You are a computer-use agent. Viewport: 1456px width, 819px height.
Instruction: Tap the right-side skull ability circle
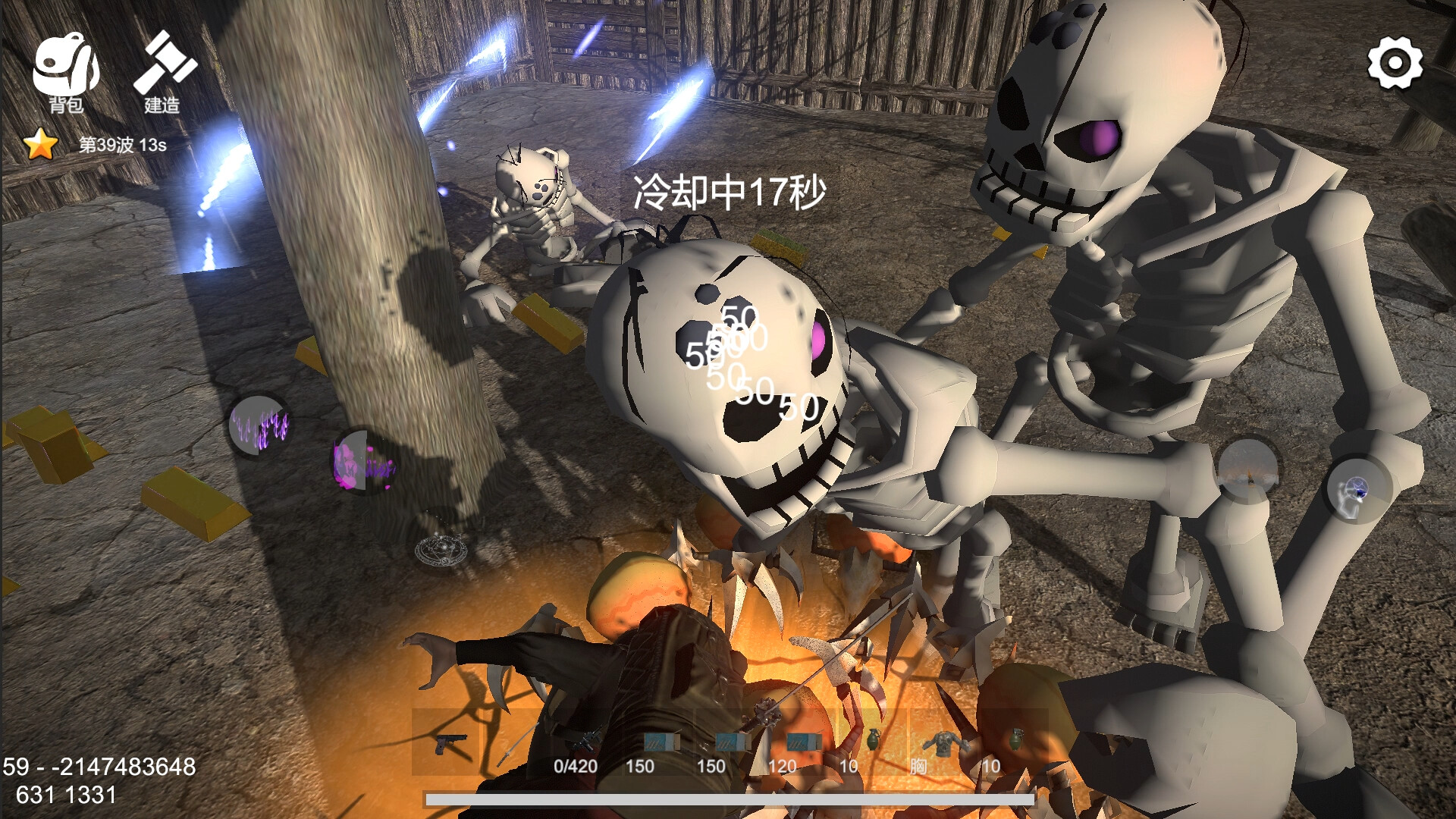(x=1357, y=493)
